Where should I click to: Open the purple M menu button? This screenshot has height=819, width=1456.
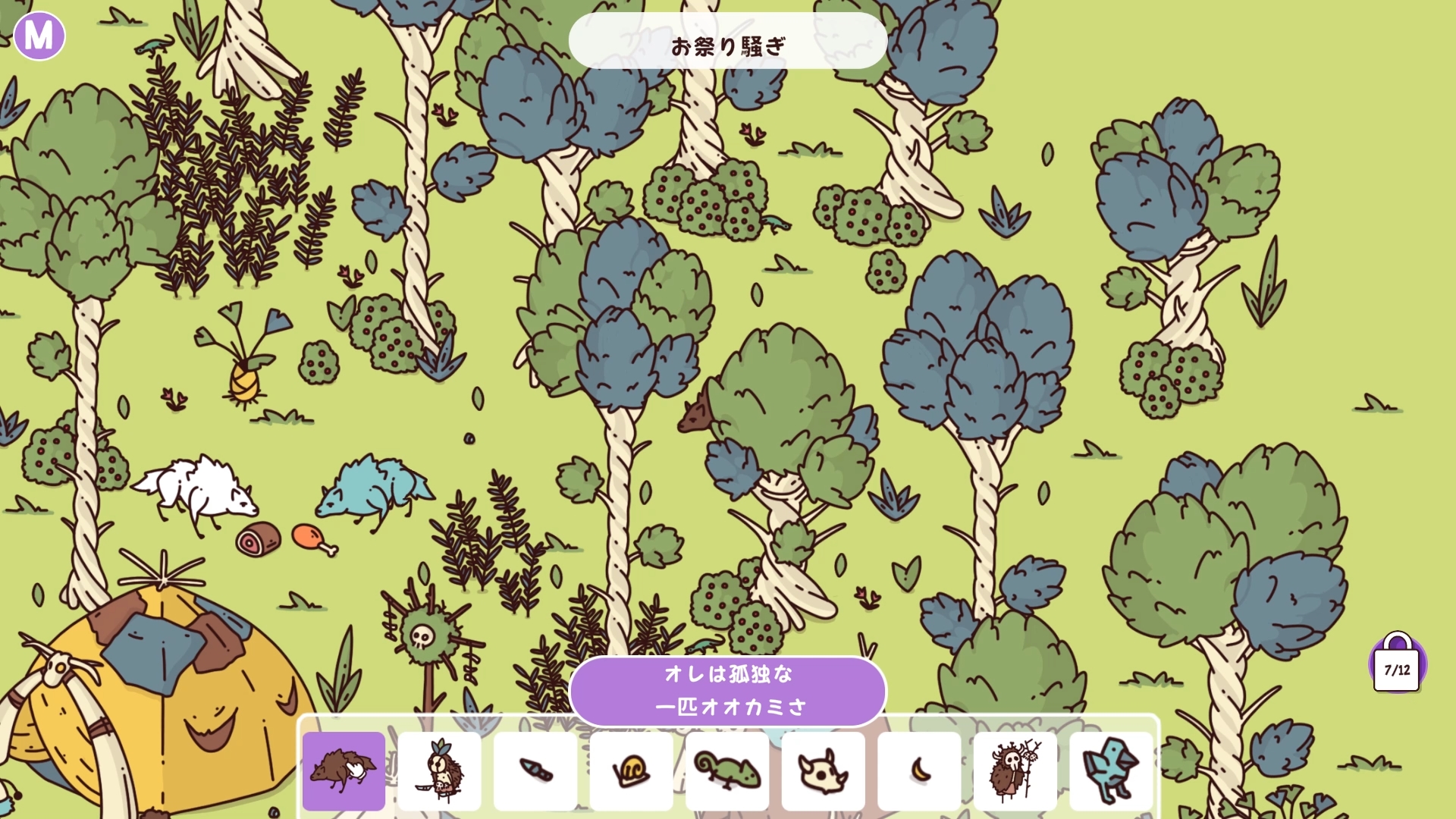39,36
